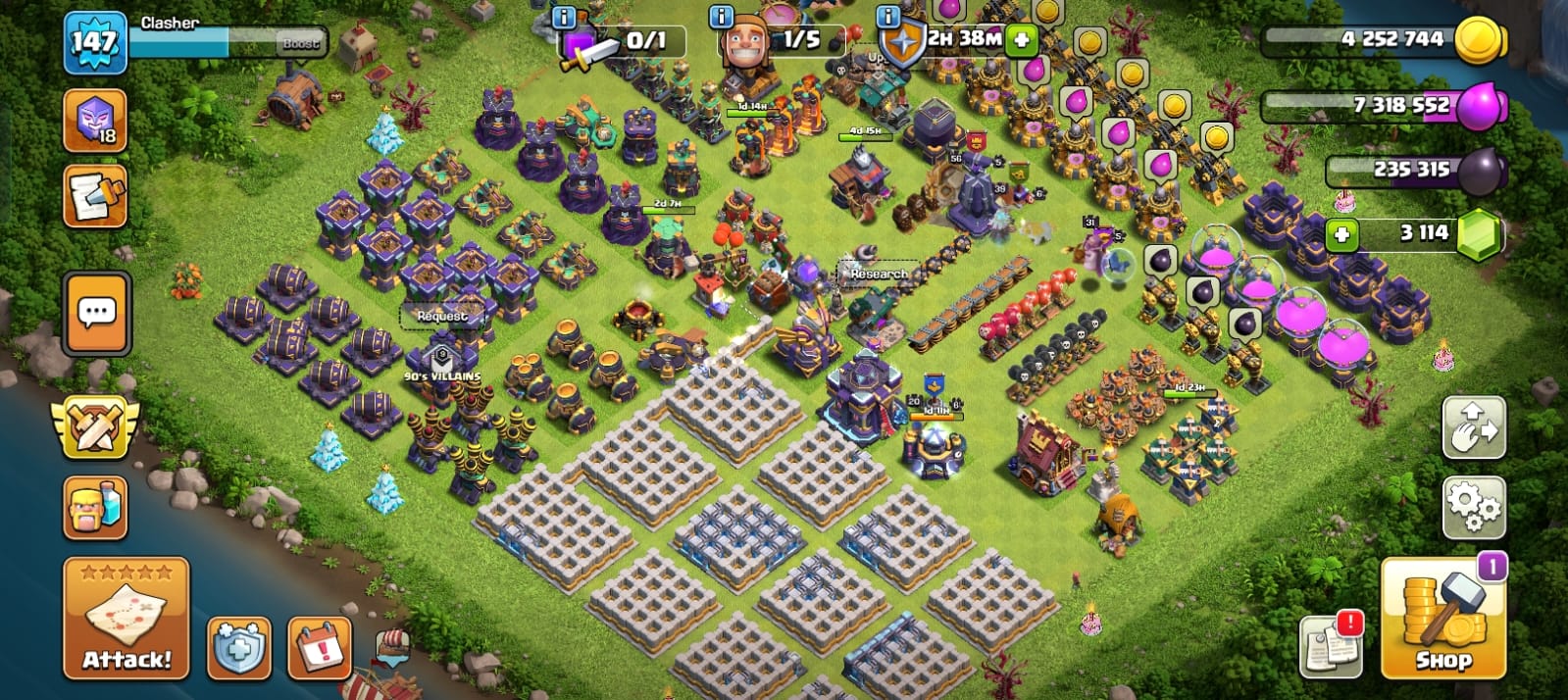Viewport: 1568px width, 700px height.
Task: Click the shield-with-plus icon beside Attack
Action: click(238, 648)
